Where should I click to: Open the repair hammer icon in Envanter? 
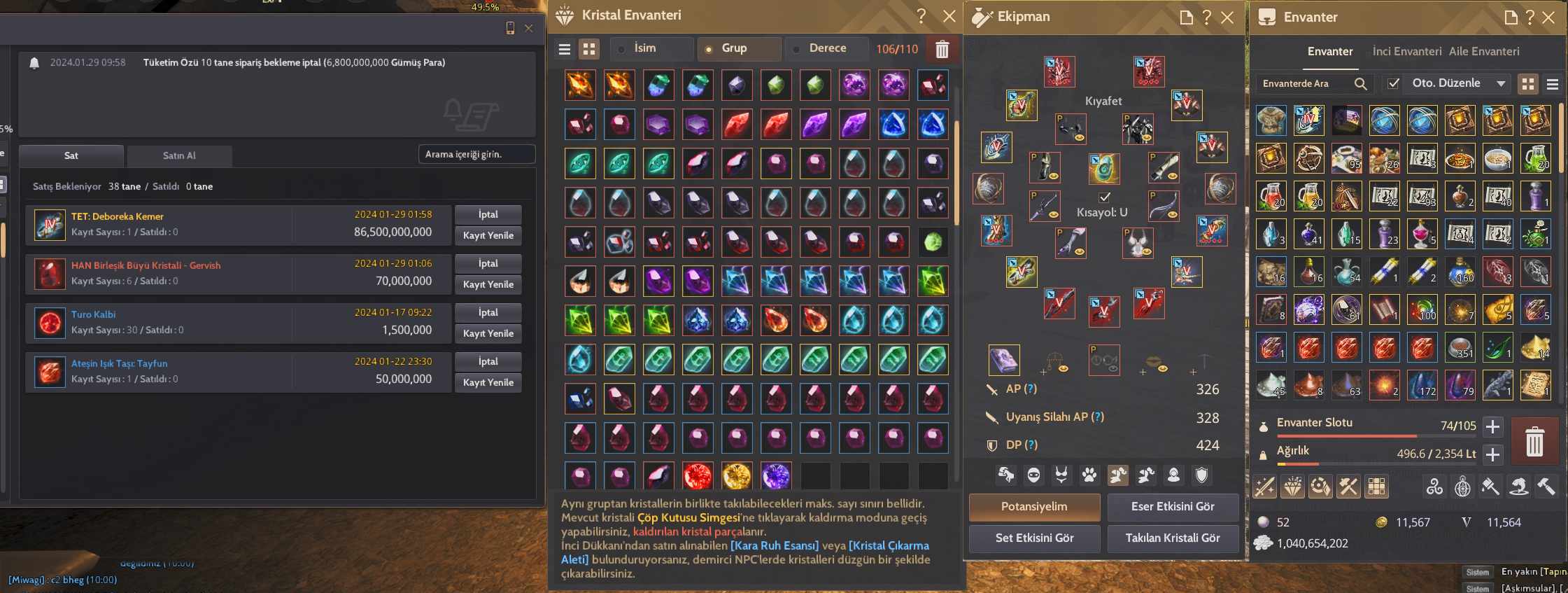pyautogui.click(x=1546, y=485)
